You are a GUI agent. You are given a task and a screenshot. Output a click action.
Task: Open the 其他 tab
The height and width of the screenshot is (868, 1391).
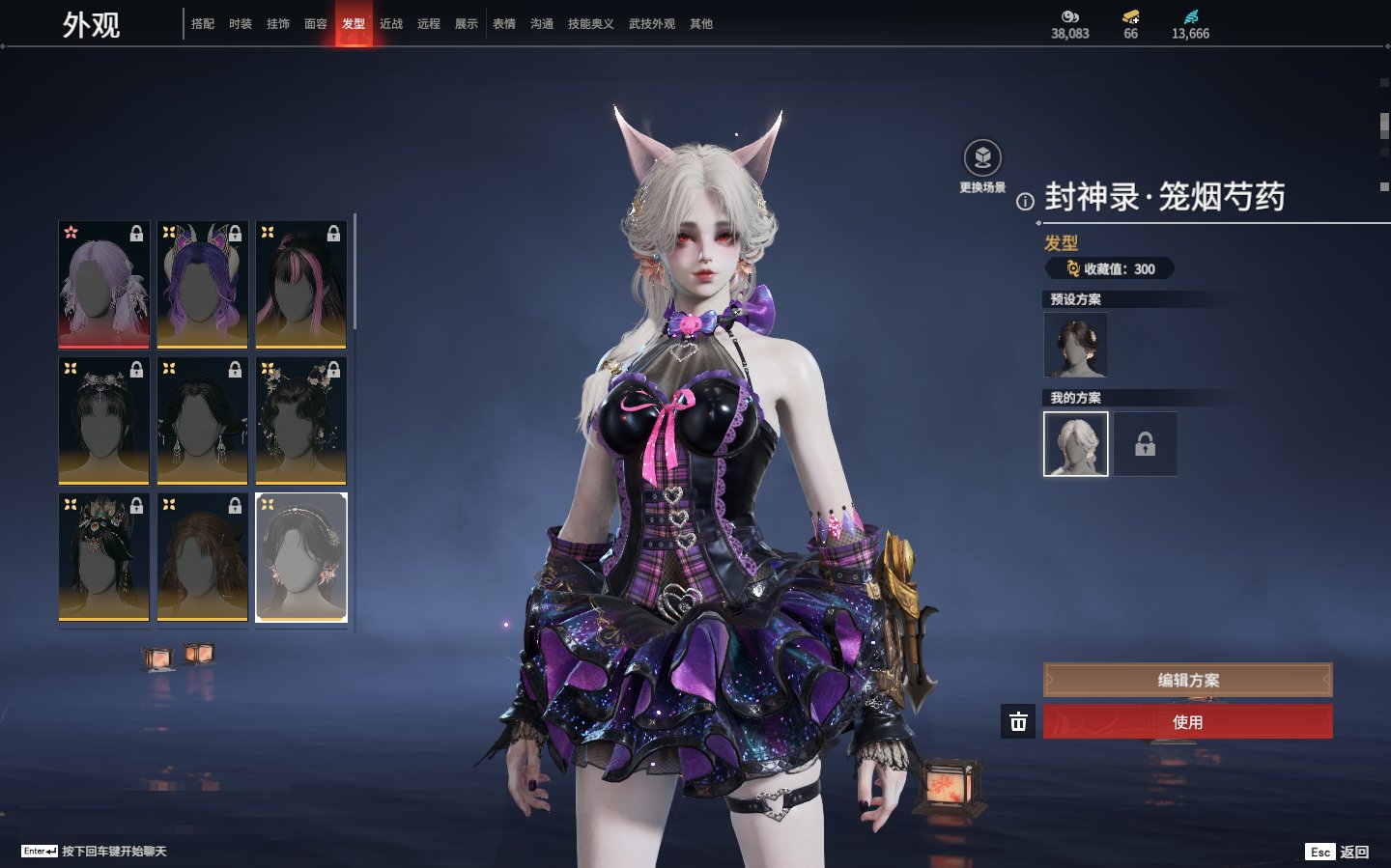tap(701, 24)
